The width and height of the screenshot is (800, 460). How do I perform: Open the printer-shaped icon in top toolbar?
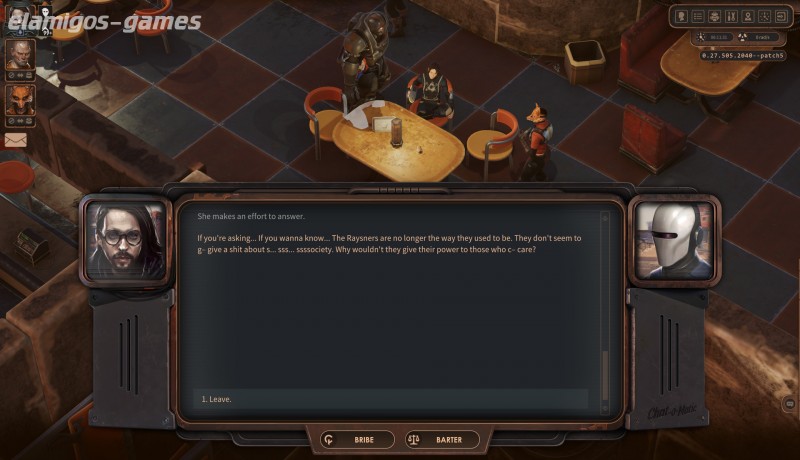point(714,16)
